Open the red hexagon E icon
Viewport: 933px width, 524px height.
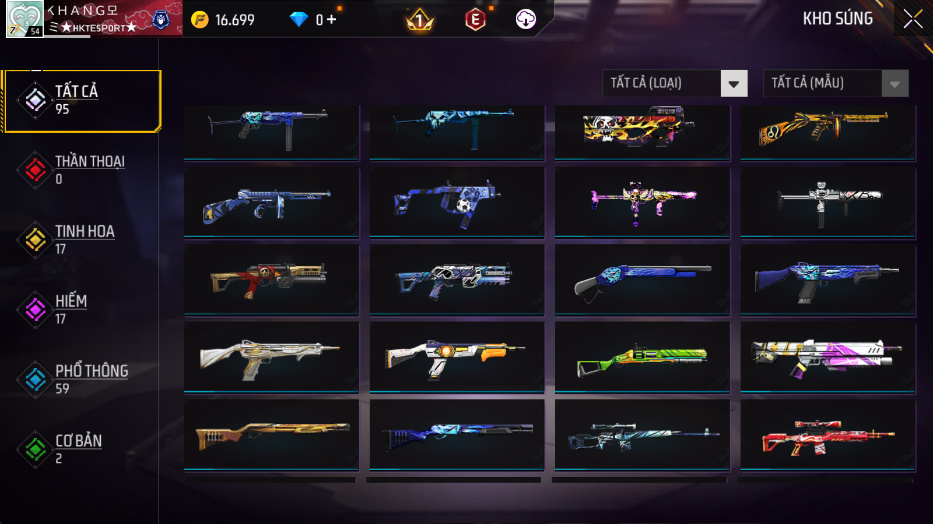[476, 19]
